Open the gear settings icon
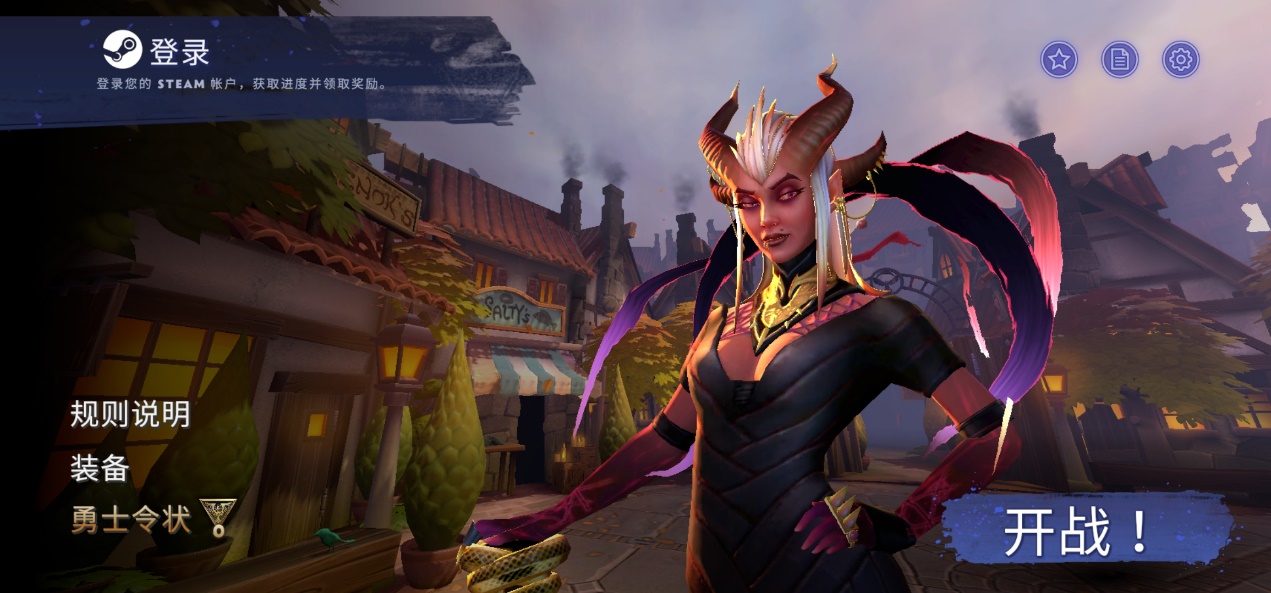 click(1181, 60)
